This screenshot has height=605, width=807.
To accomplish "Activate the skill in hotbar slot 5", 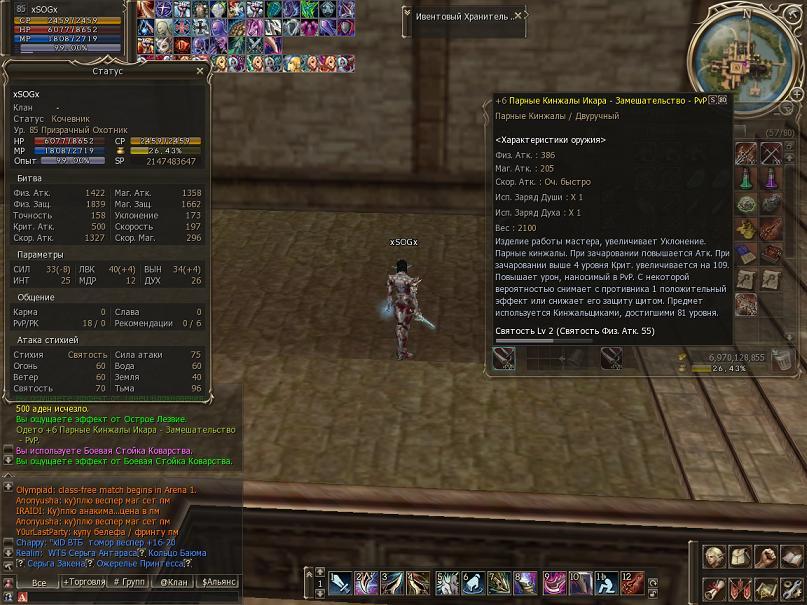I will 446,582.
